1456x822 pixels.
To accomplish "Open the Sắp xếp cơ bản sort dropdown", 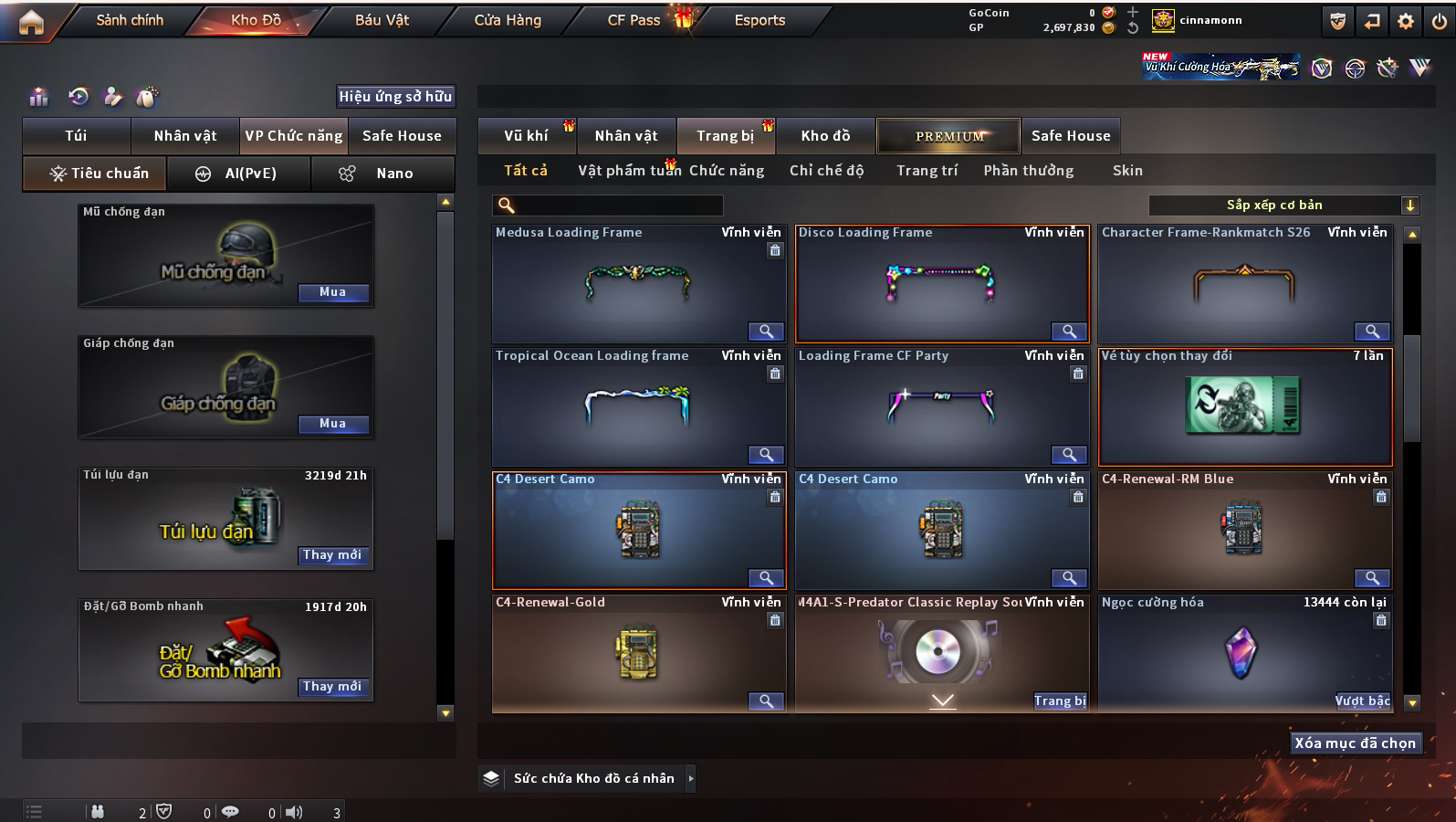I will (x=1283, y=205).
